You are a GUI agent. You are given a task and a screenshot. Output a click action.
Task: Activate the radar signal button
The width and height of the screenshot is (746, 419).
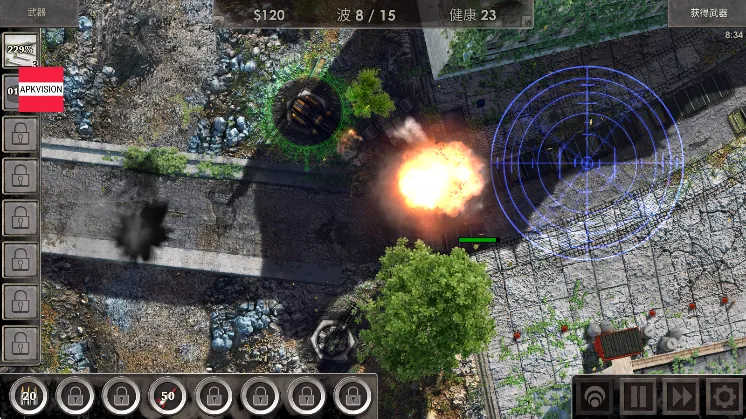(x=597, y=397)
